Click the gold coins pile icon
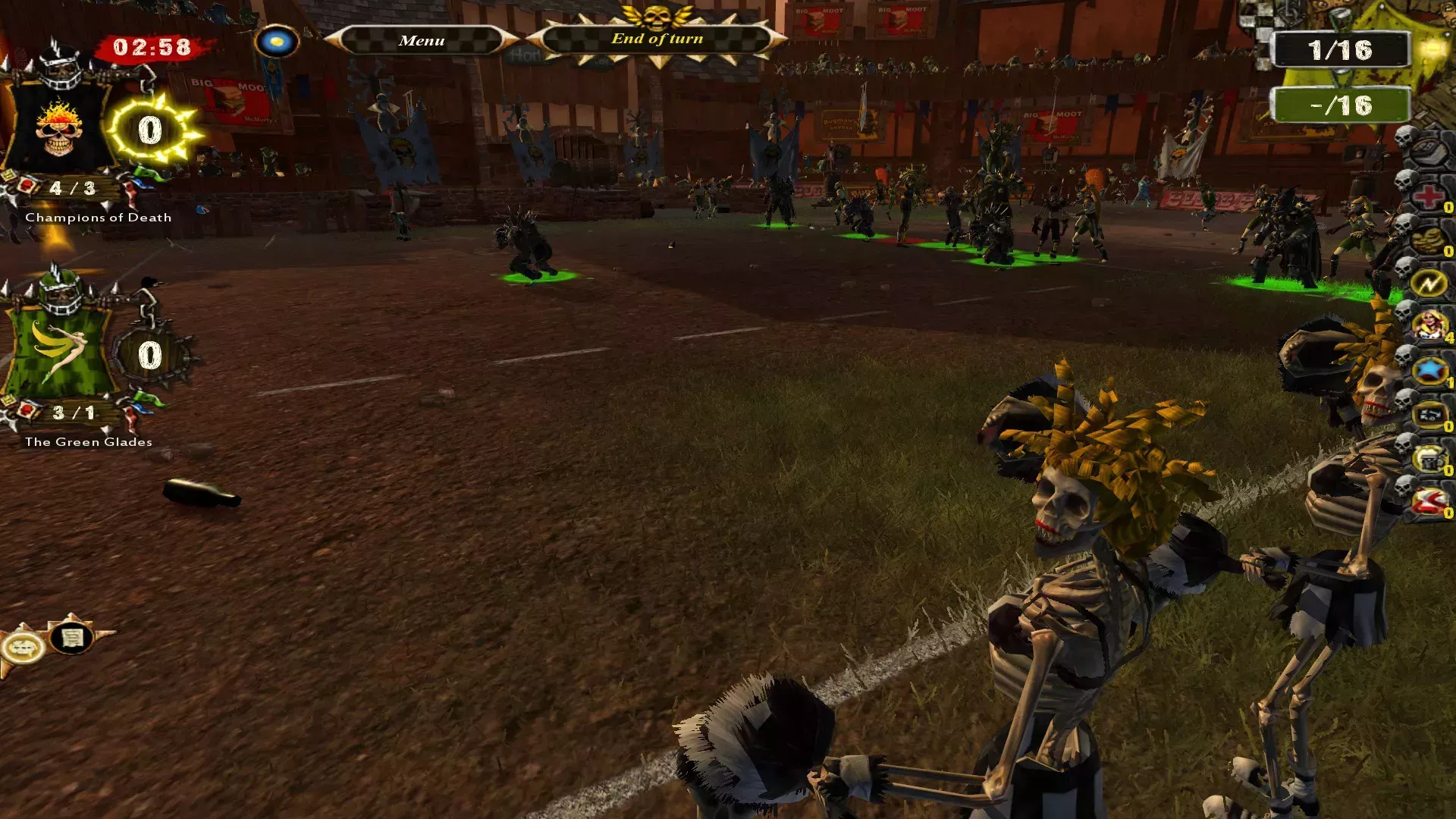This screenshot has width=1456, height=819. coord(1429,240)
